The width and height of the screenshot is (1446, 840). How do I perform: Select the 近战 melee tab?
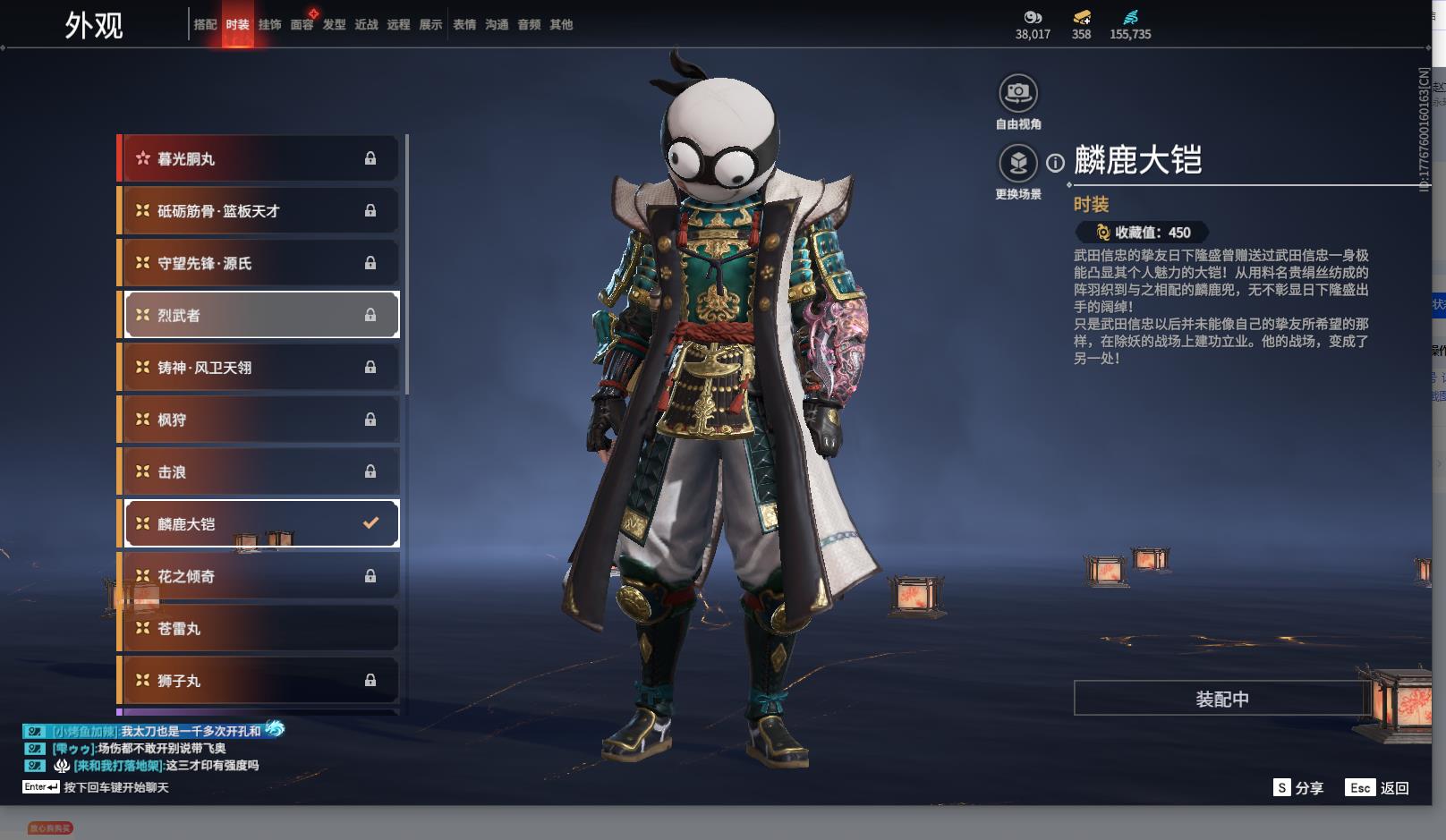coord(366,25)
